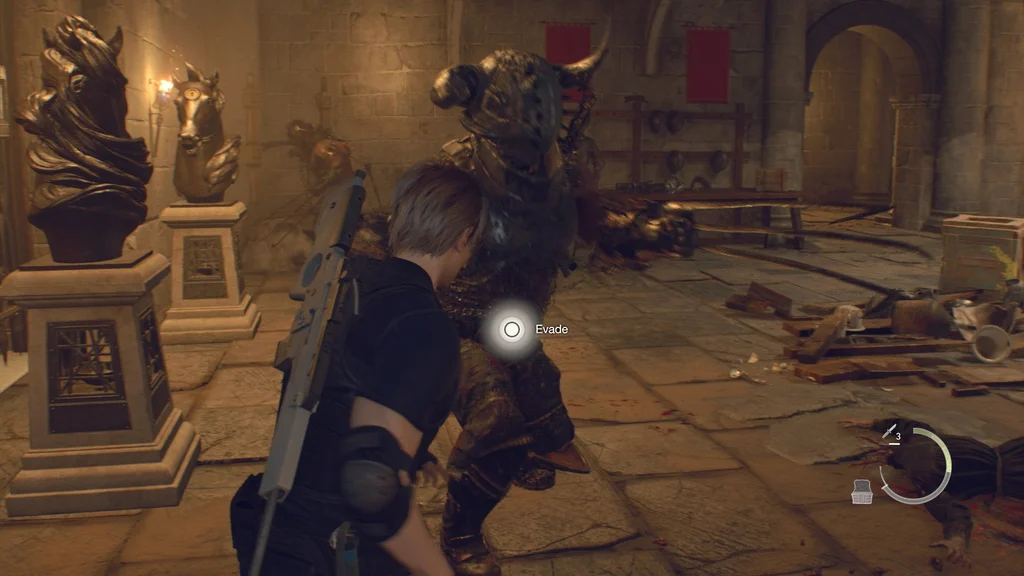Viewport: 1024px width, 576px height.
Task: Select the combat knife icon
Action: [x=887, y=431]
